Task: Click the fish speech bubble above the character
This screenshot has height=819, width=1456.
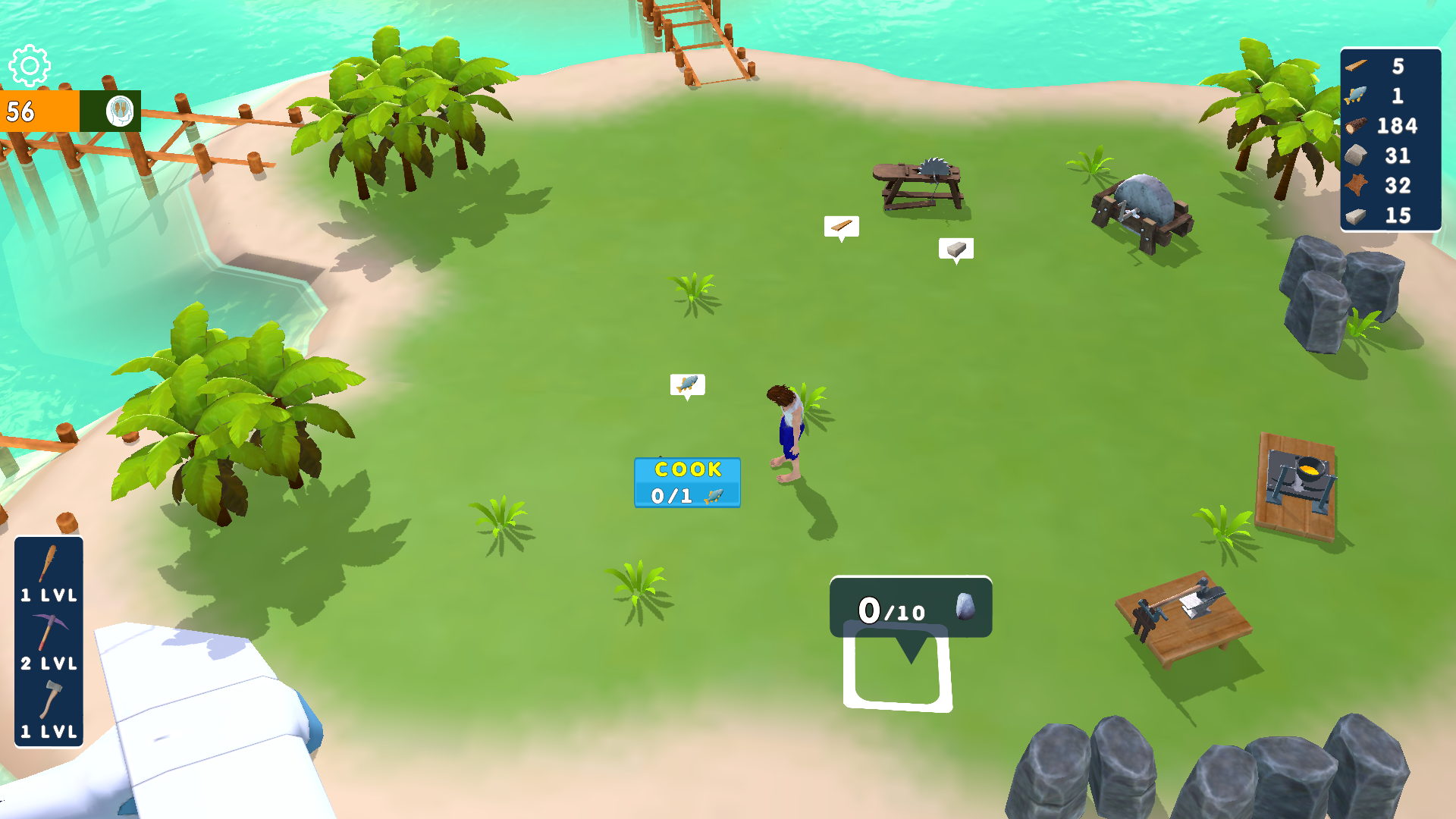Action: (x=686, y=384)
